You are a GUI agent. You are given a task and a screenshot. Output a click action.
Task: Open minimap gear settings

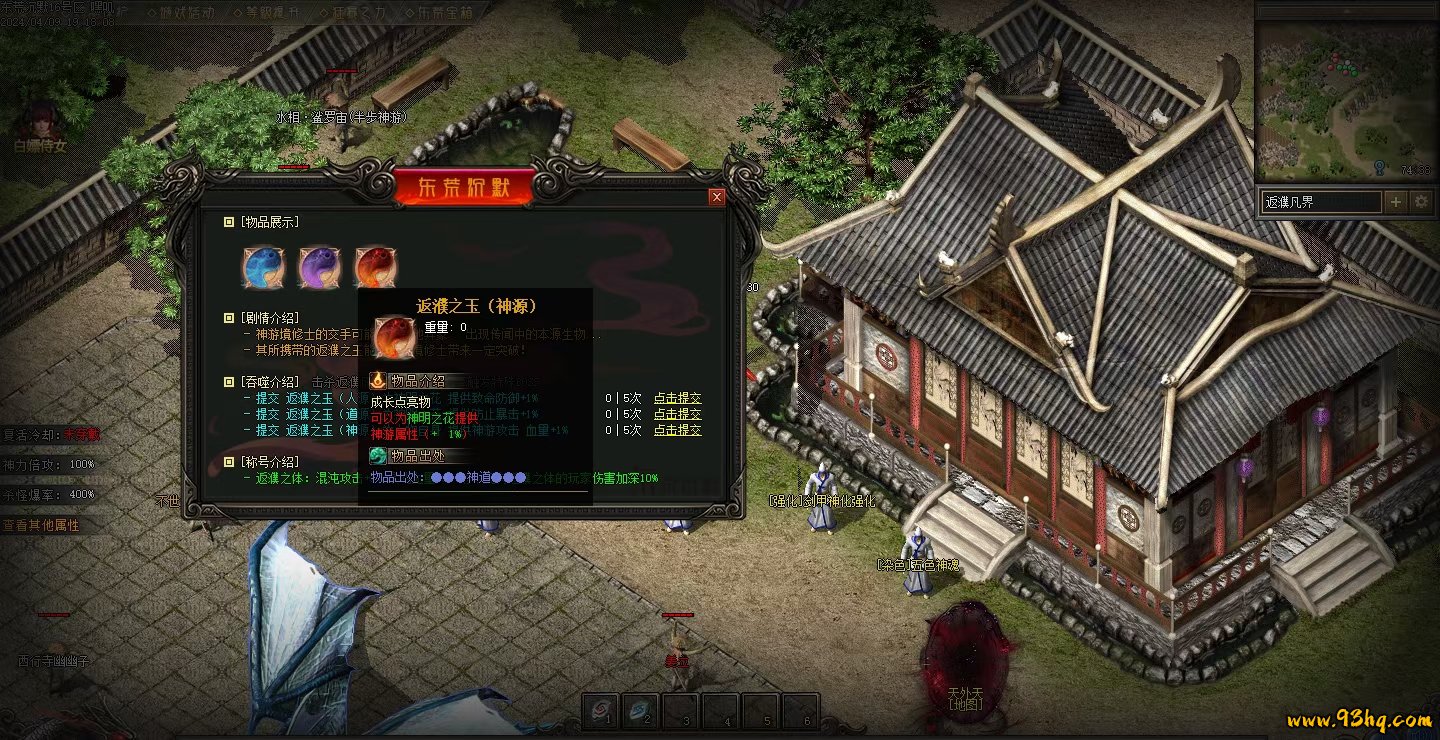(x=1421, y=202)
